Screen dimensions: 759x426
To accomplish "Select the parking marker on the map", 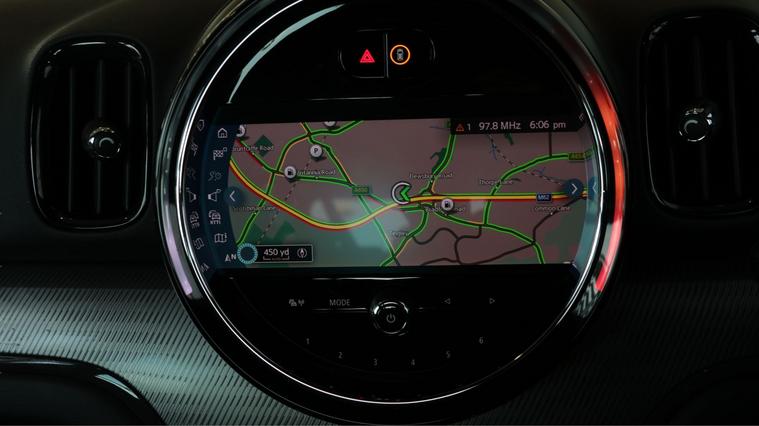I will click(316, 150).
